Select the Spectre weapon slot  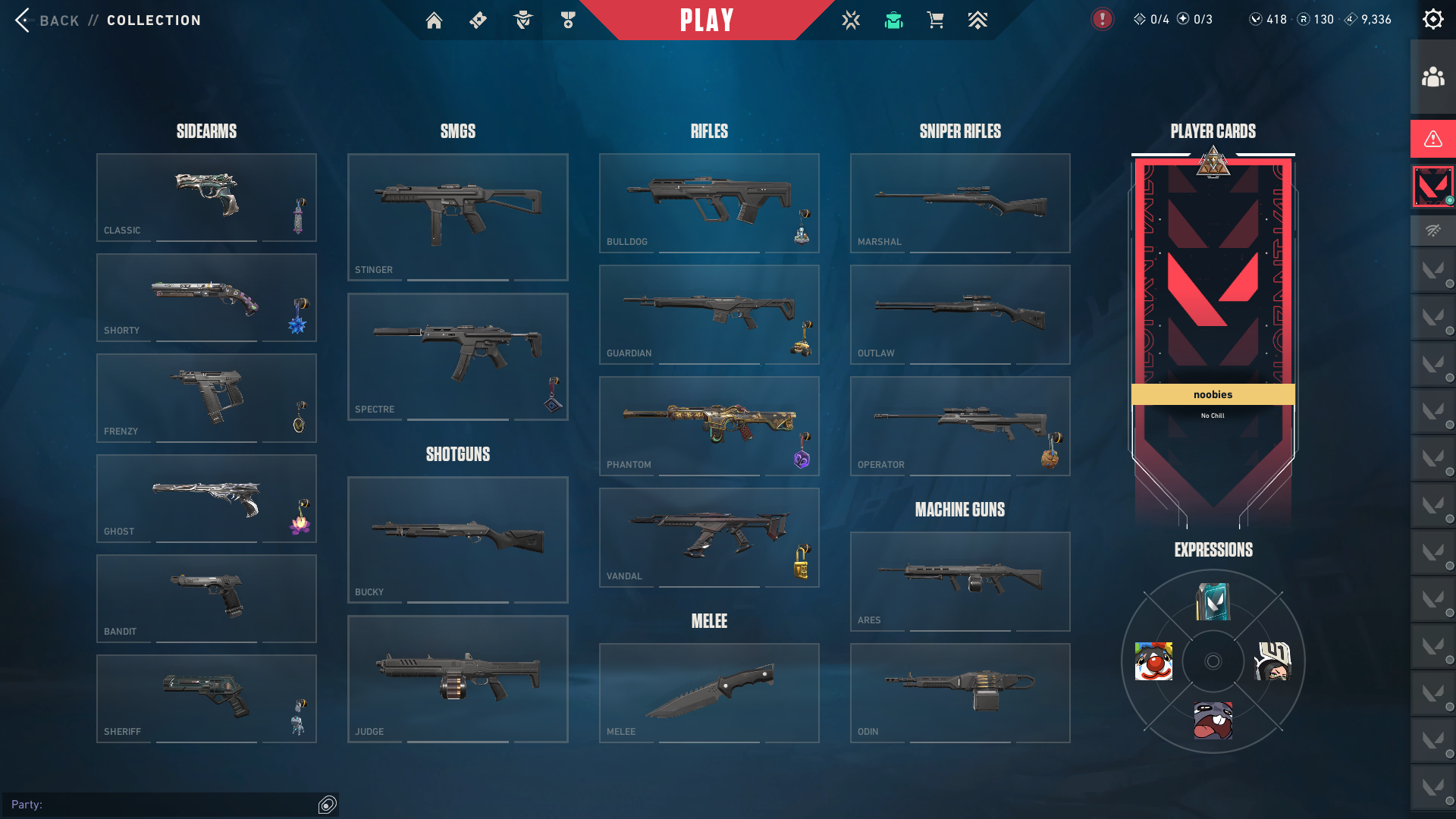[x=457, y=356]
